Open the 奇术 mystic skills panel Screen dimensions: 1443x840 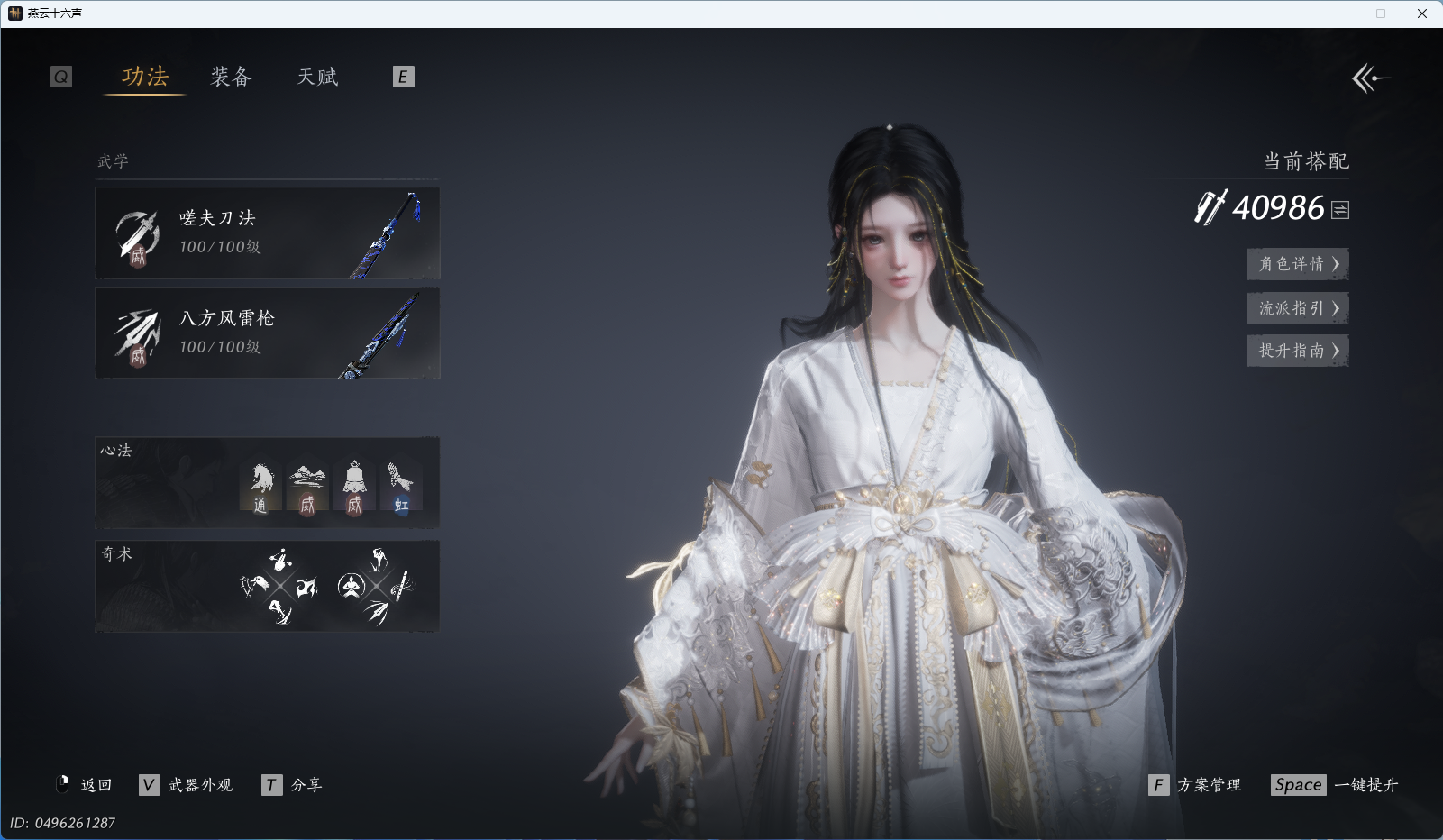pyautogui.click(x=267, y=586)
